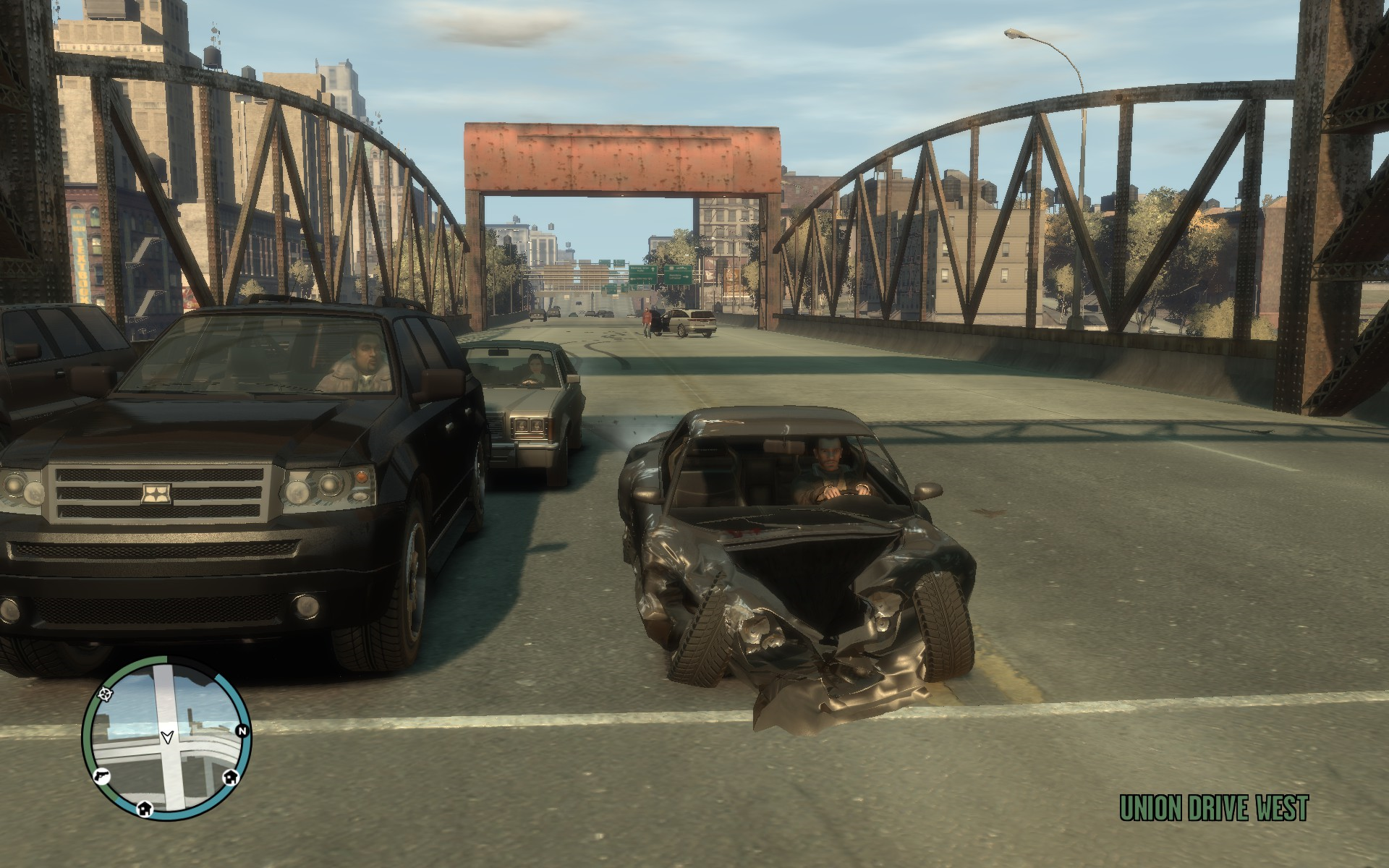
Task: Select the pistol gun shop blip
Action: coord(101,774)
